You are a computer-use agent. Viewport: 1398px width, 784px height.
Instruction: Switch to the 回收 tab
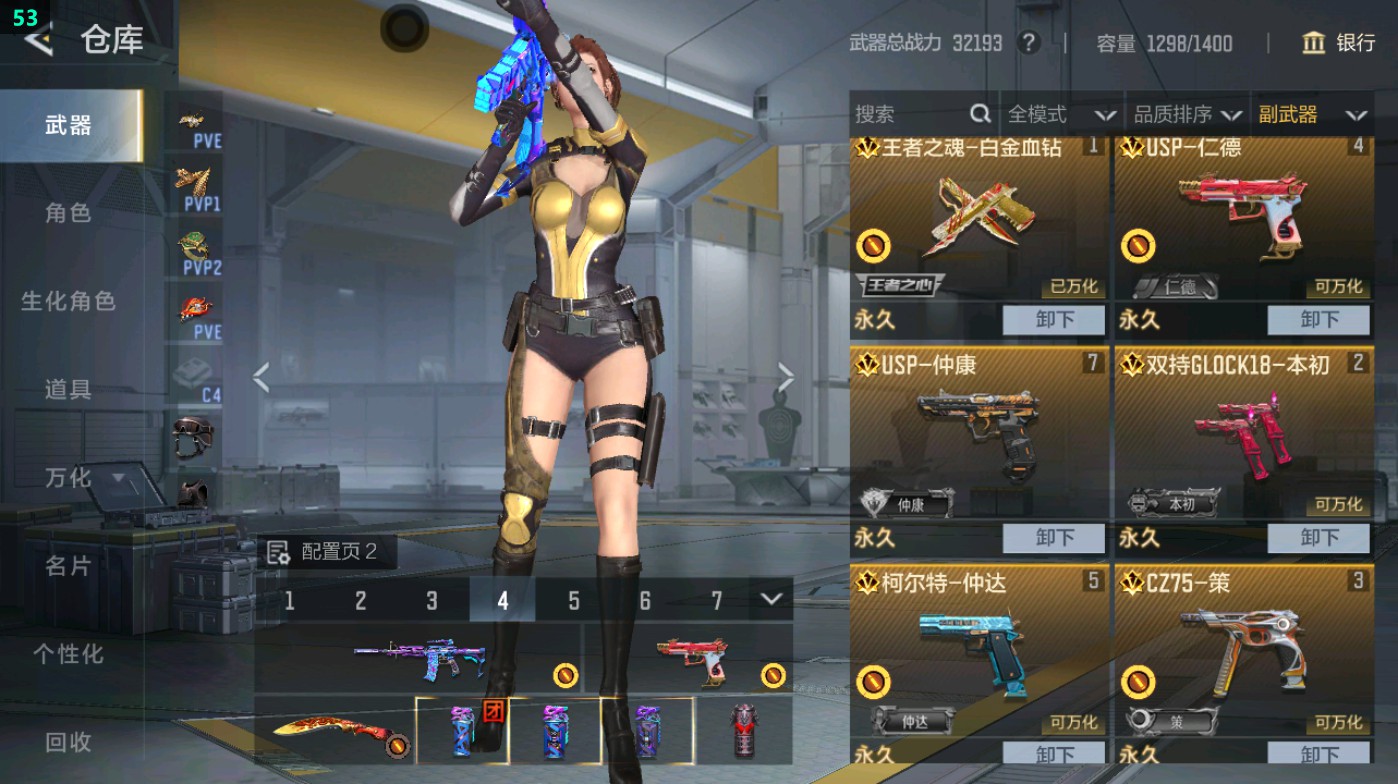coord(70,743)
